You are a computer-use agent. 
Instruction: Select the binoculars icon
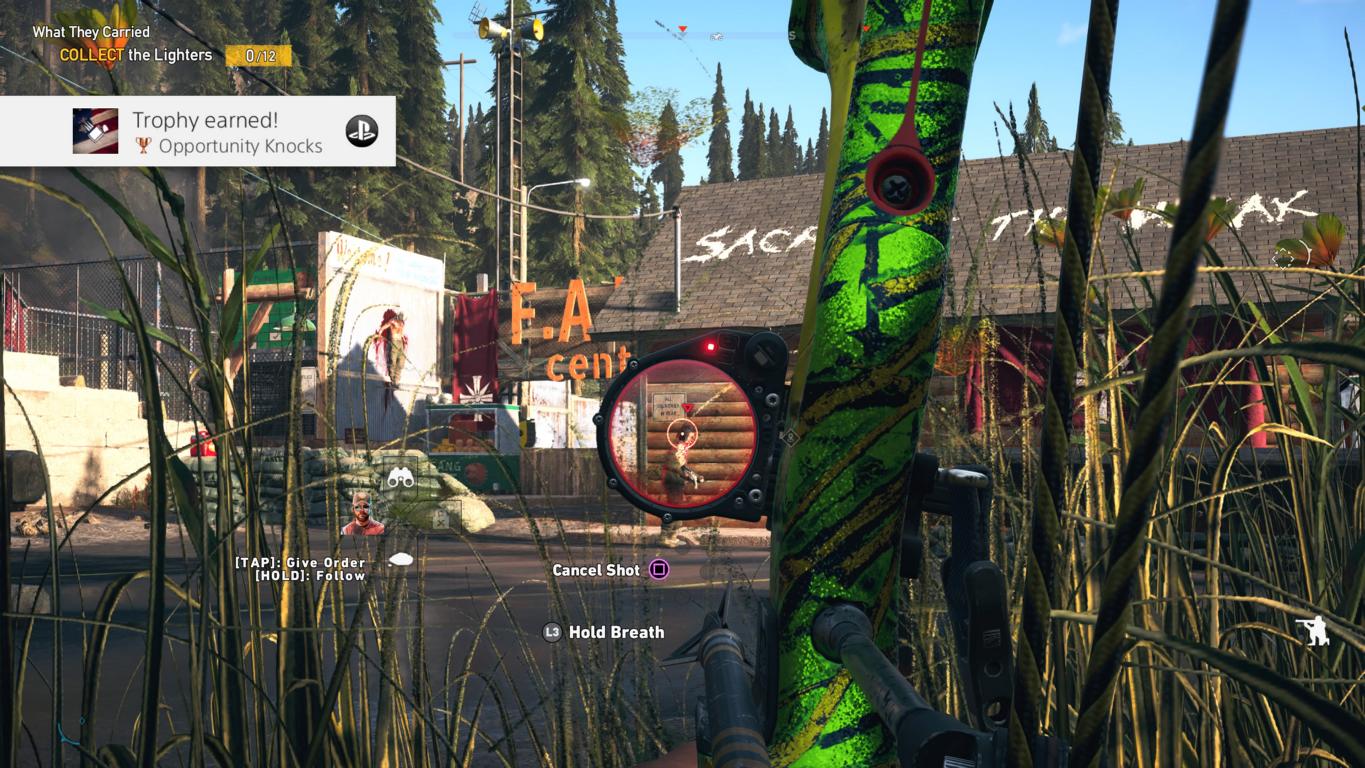pos(401,478)
